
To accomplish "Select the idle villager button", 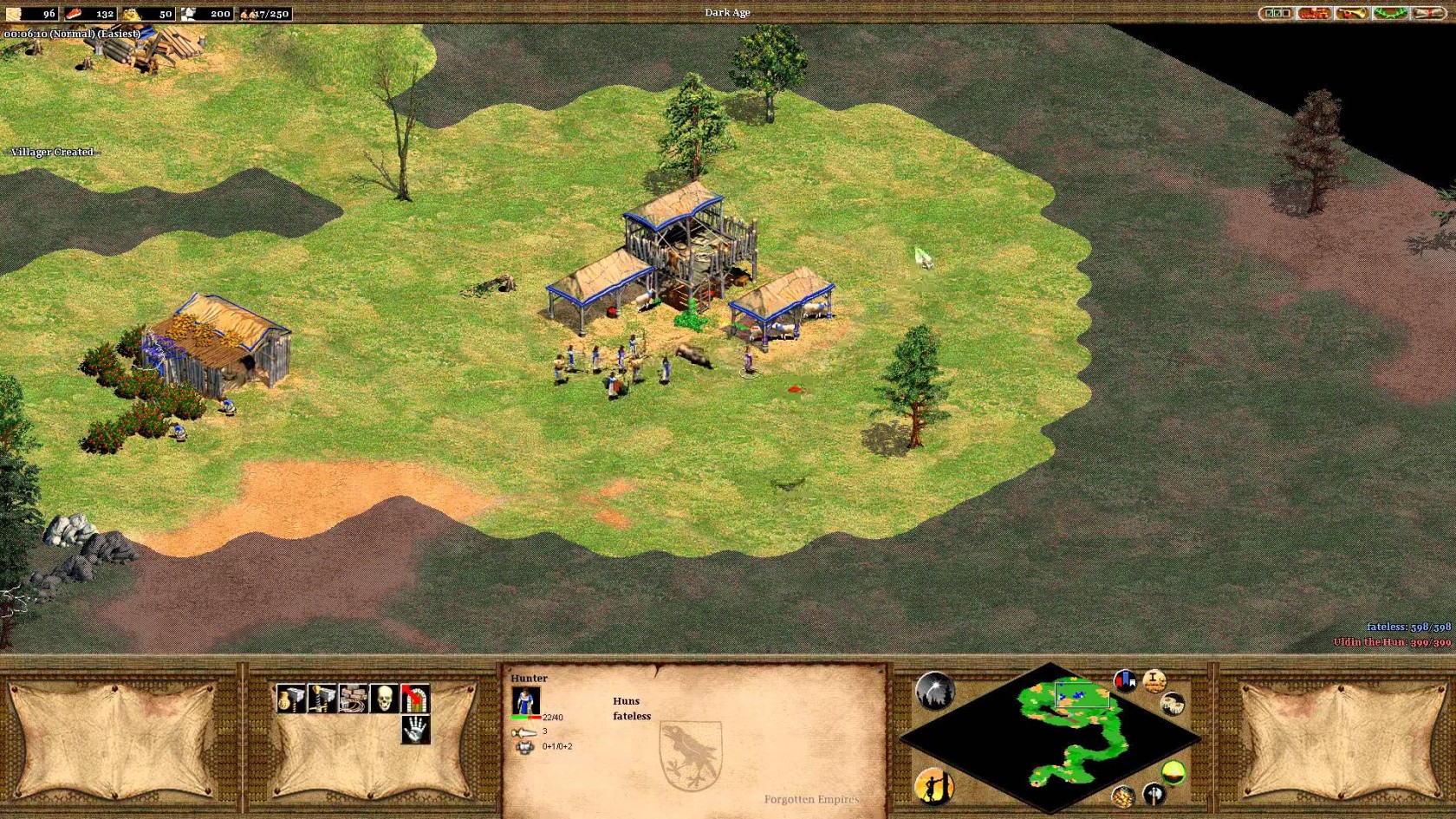I will pyautogui.click(x=934, y=787).
